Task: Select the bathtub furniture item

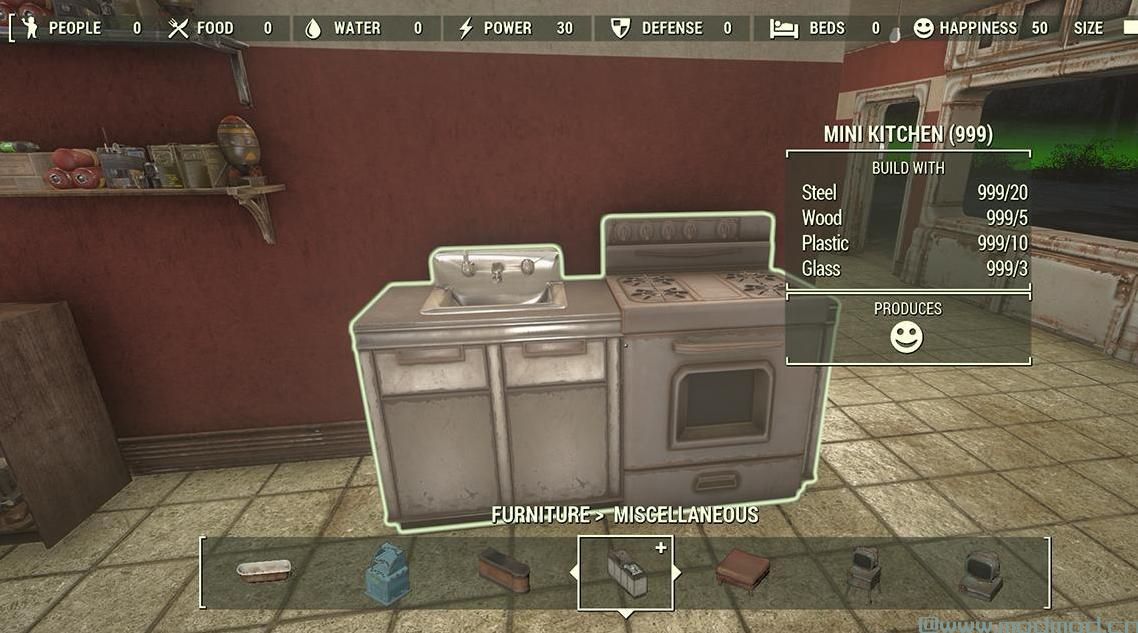Action: click(264, 571)
